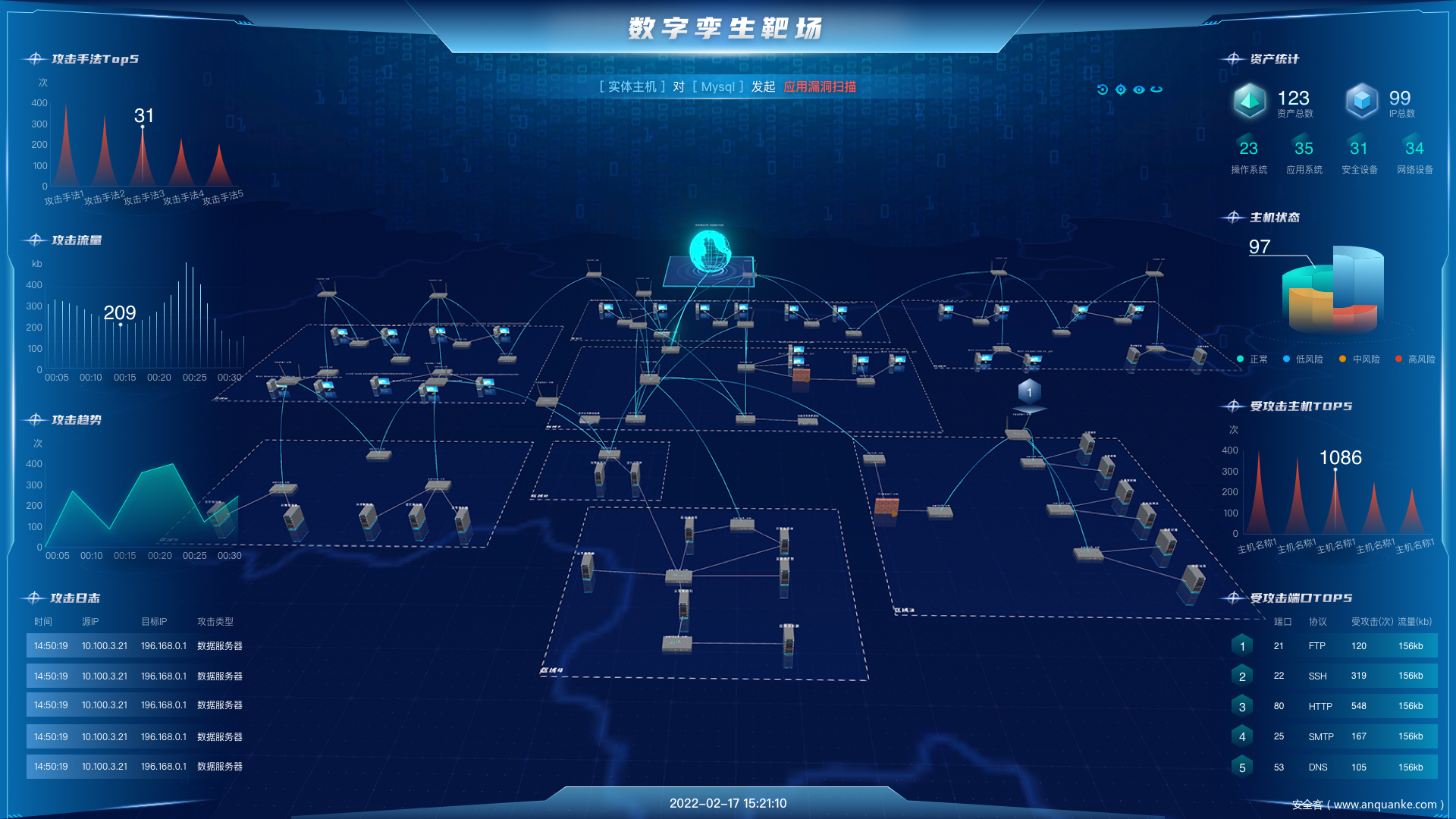1456x819 pixels.
Task: Select the DNS port 53 row
Action: [1335, 767]
